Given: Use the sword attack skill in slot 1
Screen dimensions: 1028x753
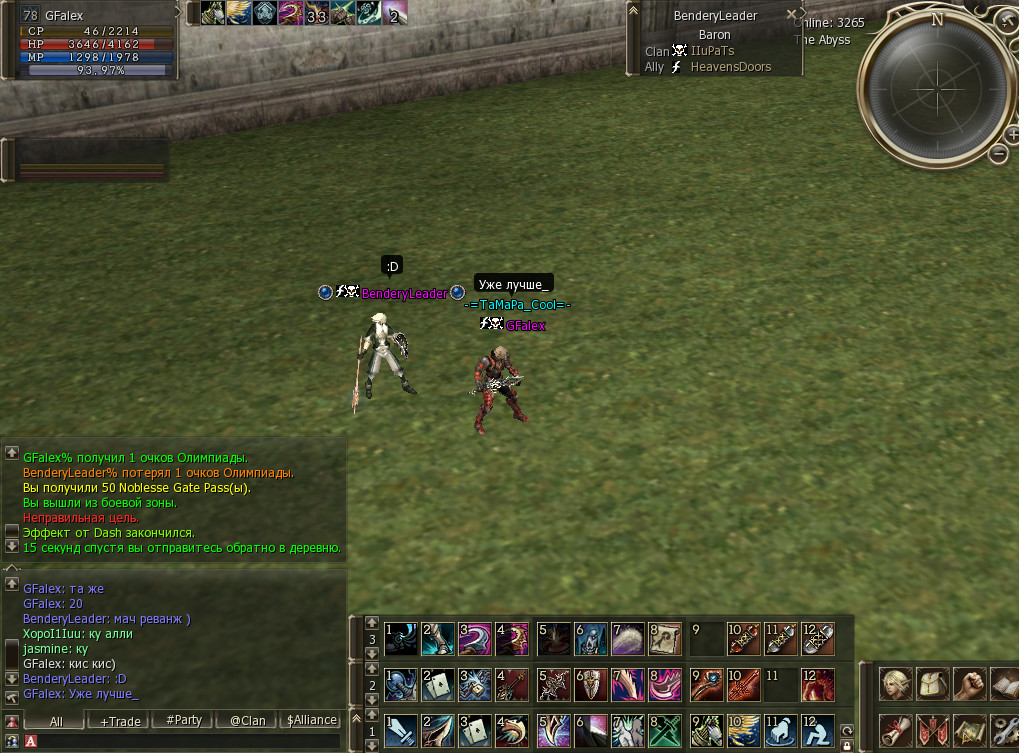Looking at the screenshot, I should 400,731.
